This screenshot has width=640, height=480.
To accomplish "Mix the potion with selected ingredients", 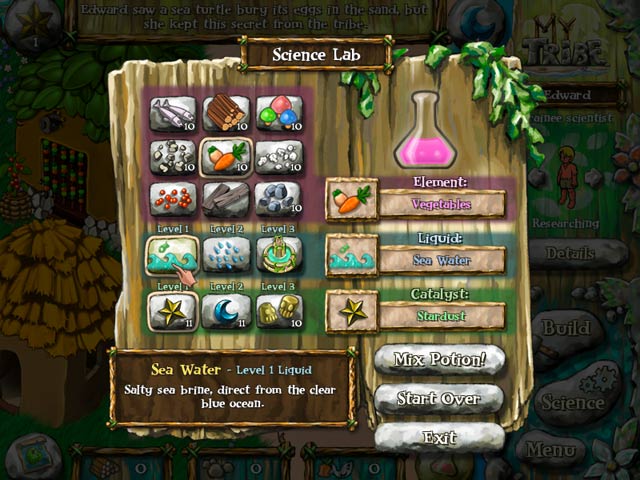I will pos(439,360).
